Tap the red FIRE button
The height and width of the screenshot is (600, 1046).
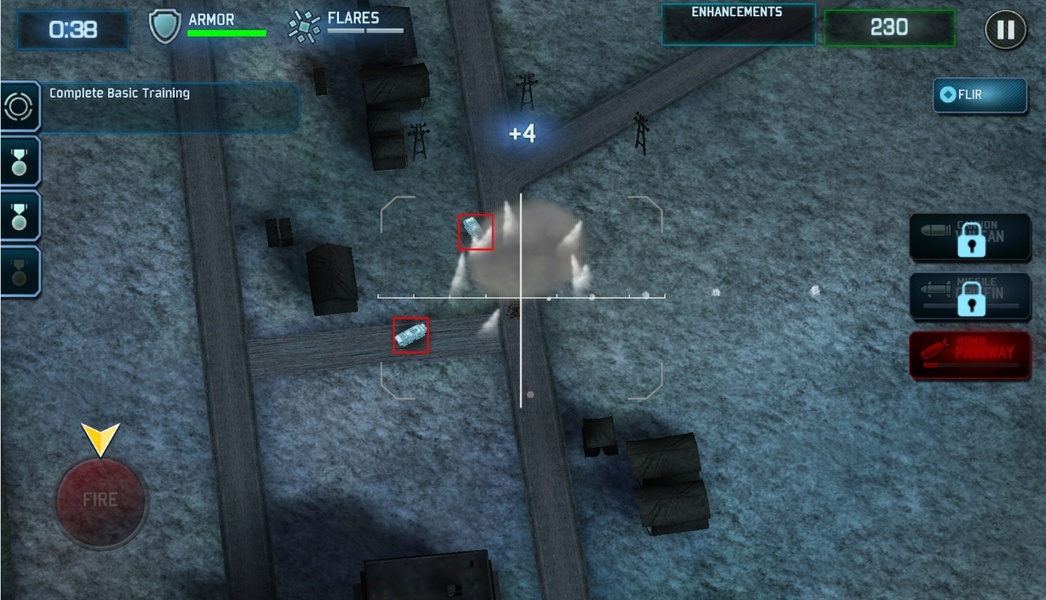(101, 500)
